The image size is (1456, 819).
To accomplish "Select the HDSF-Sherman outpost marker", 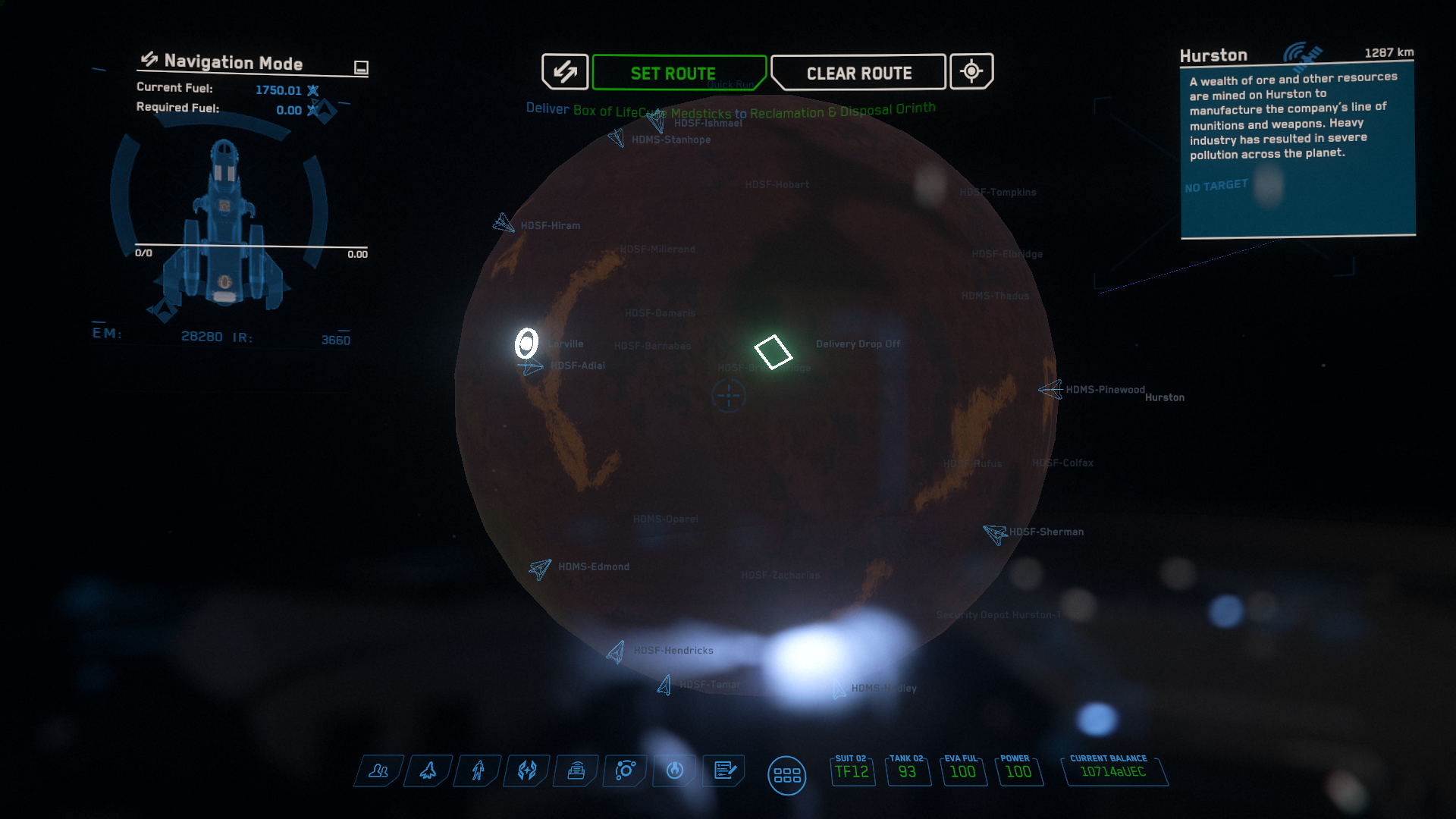I will [x=994, y=533].
